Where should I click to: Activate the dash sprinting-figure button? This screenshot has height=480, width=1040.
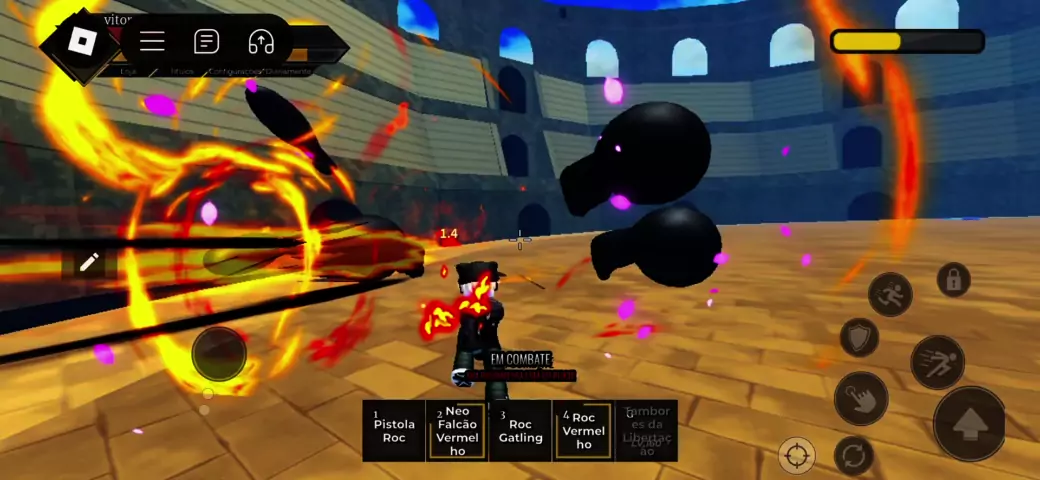pos(937,362)
